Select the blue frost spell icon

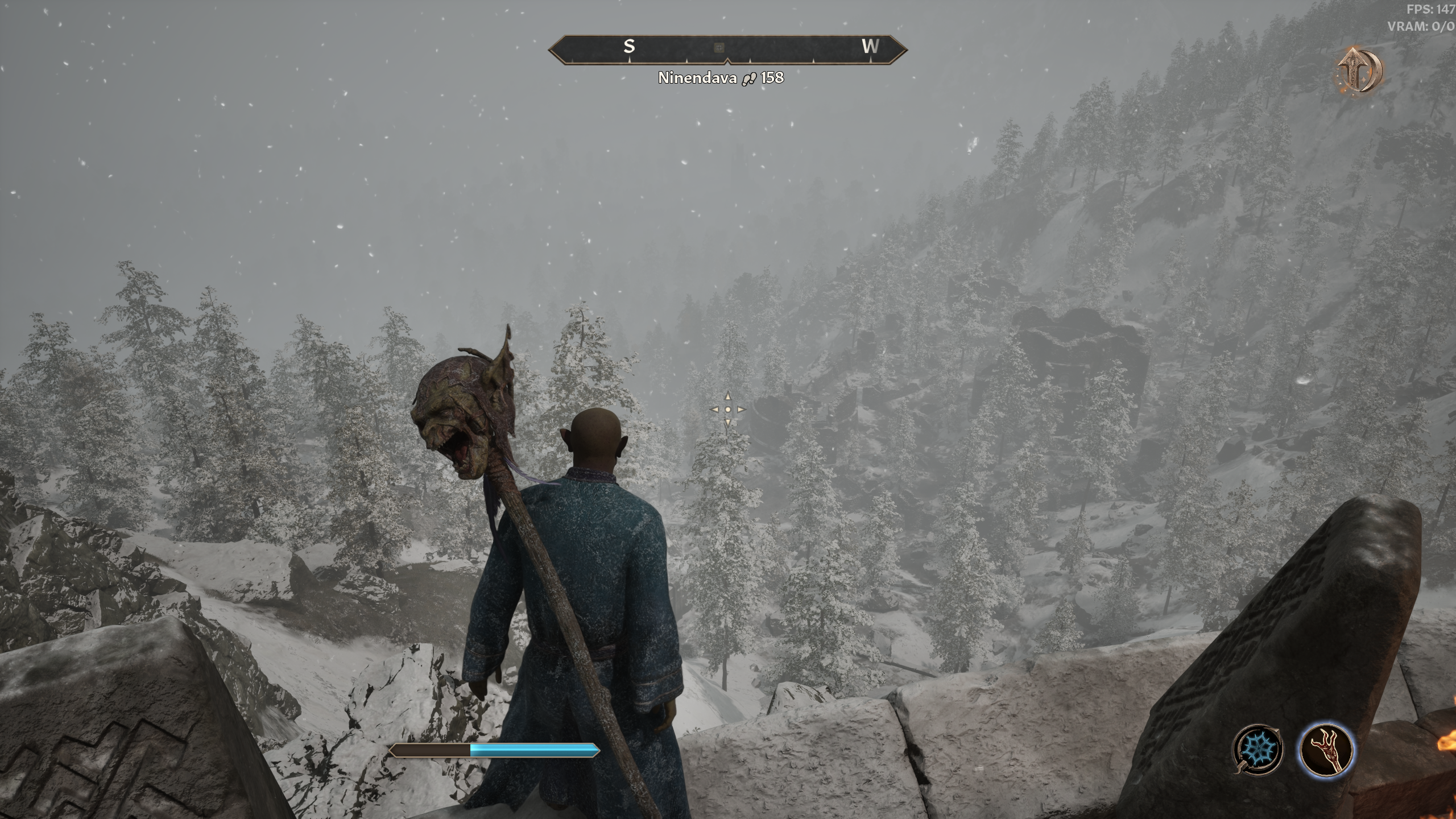1258,749
